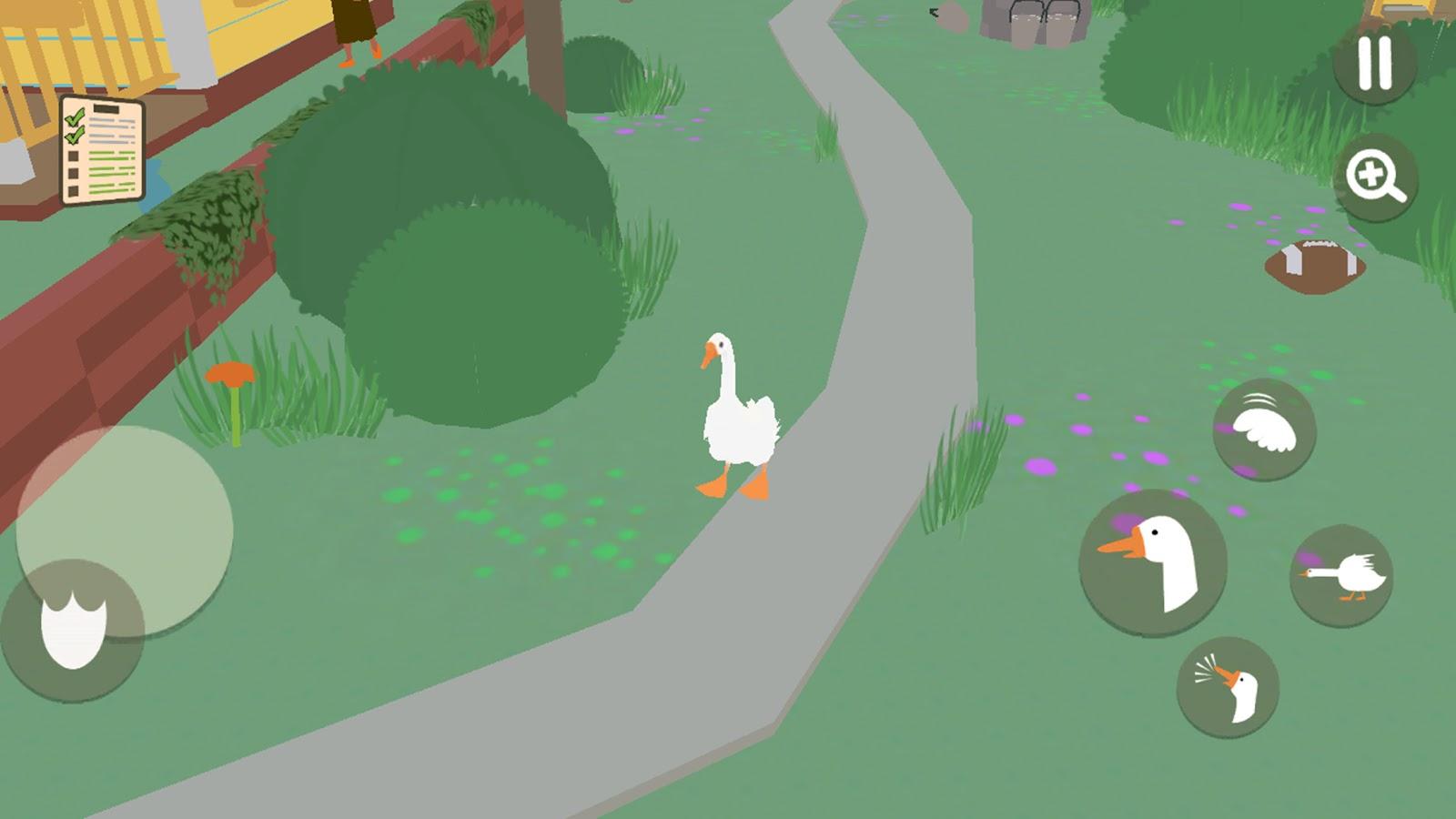Image resolution: width=1456 pixels, height=819 pixels.
Task: Select the running goose crouch button
Action: [1344, 573]
